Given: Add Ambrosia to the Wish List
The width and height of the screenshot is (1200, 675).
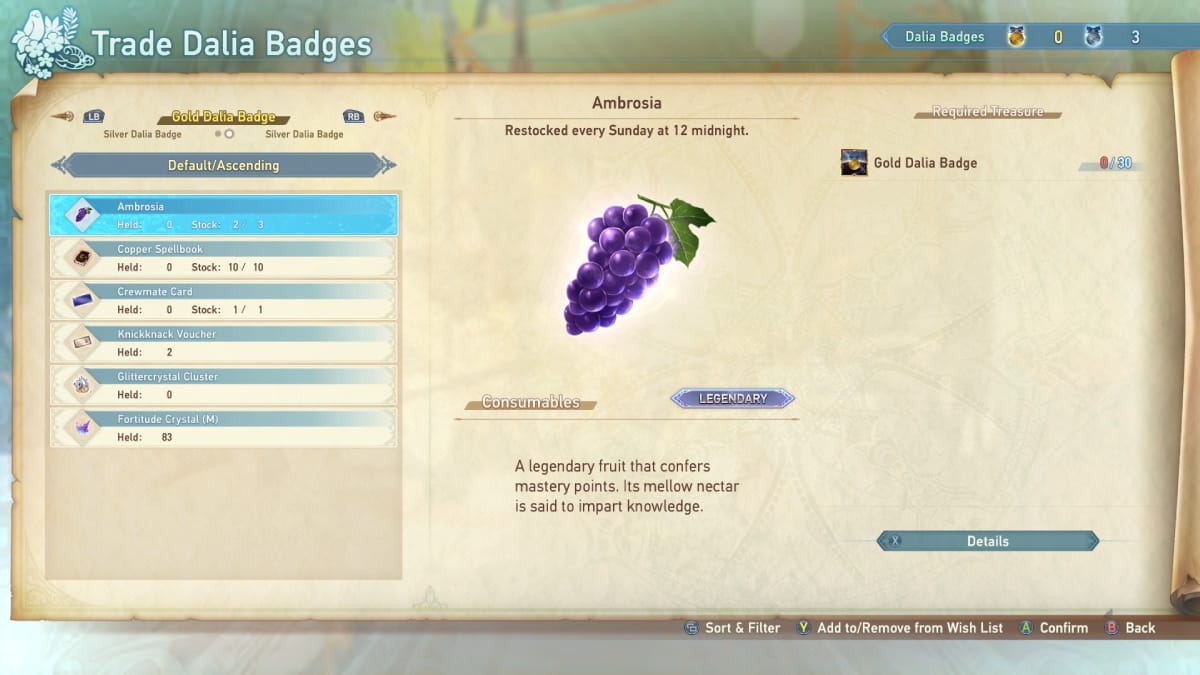Looking at the screenshot, I should pos(899,628).
